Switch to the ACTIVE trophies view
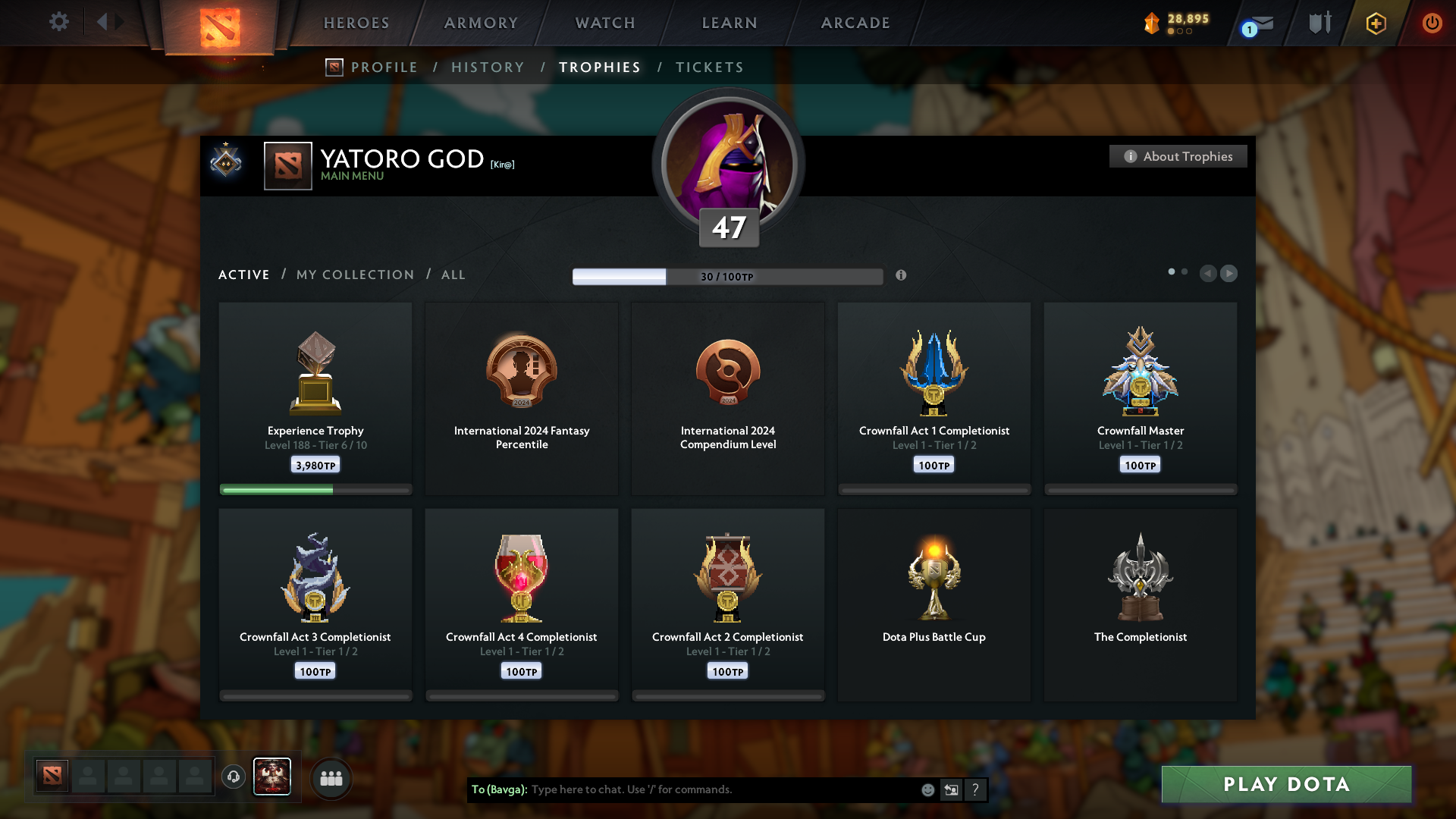The image size is (1456, 819). [243, 275]
